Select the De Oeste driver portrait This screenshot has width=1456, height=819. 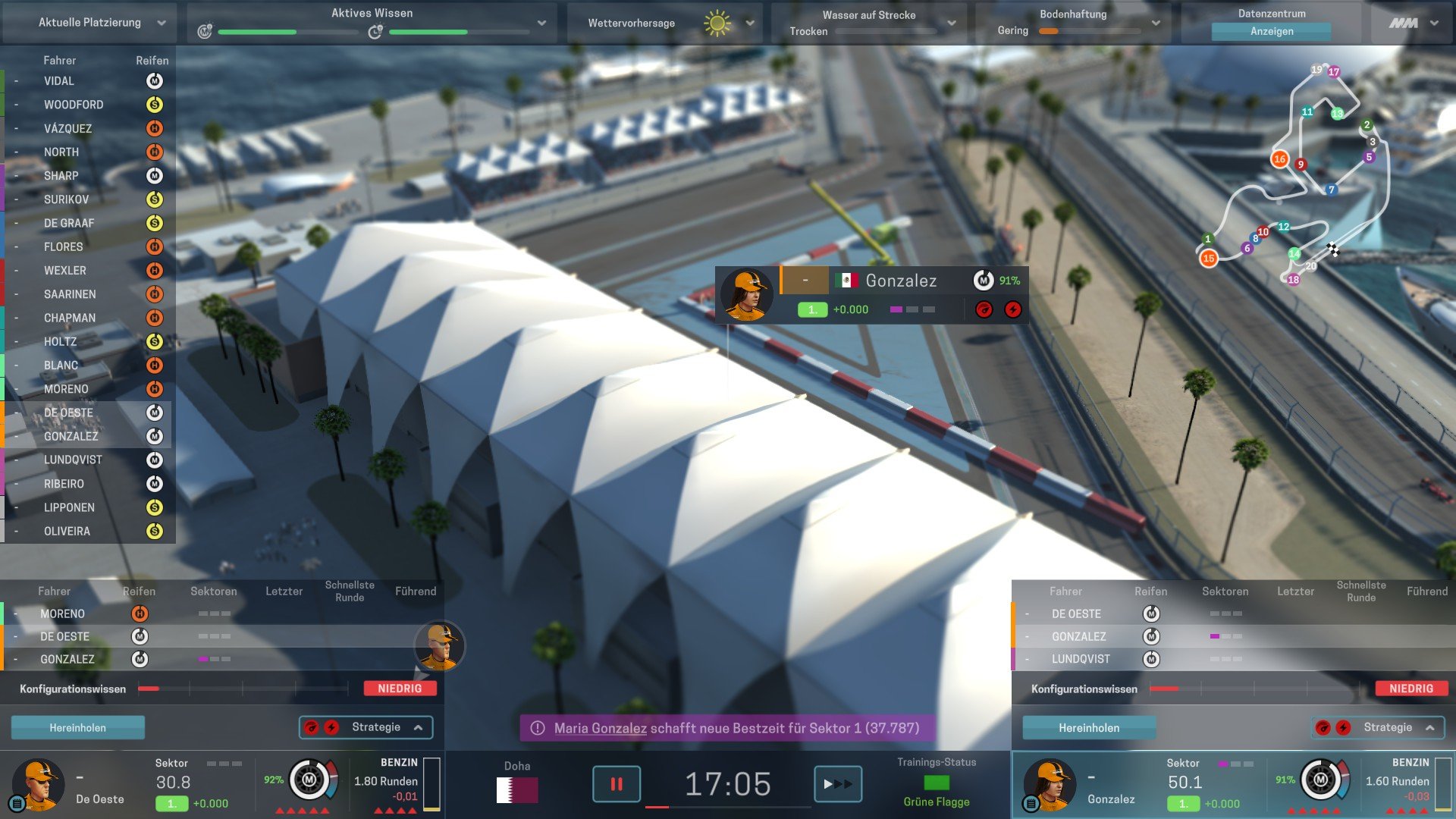click(38, 784)
